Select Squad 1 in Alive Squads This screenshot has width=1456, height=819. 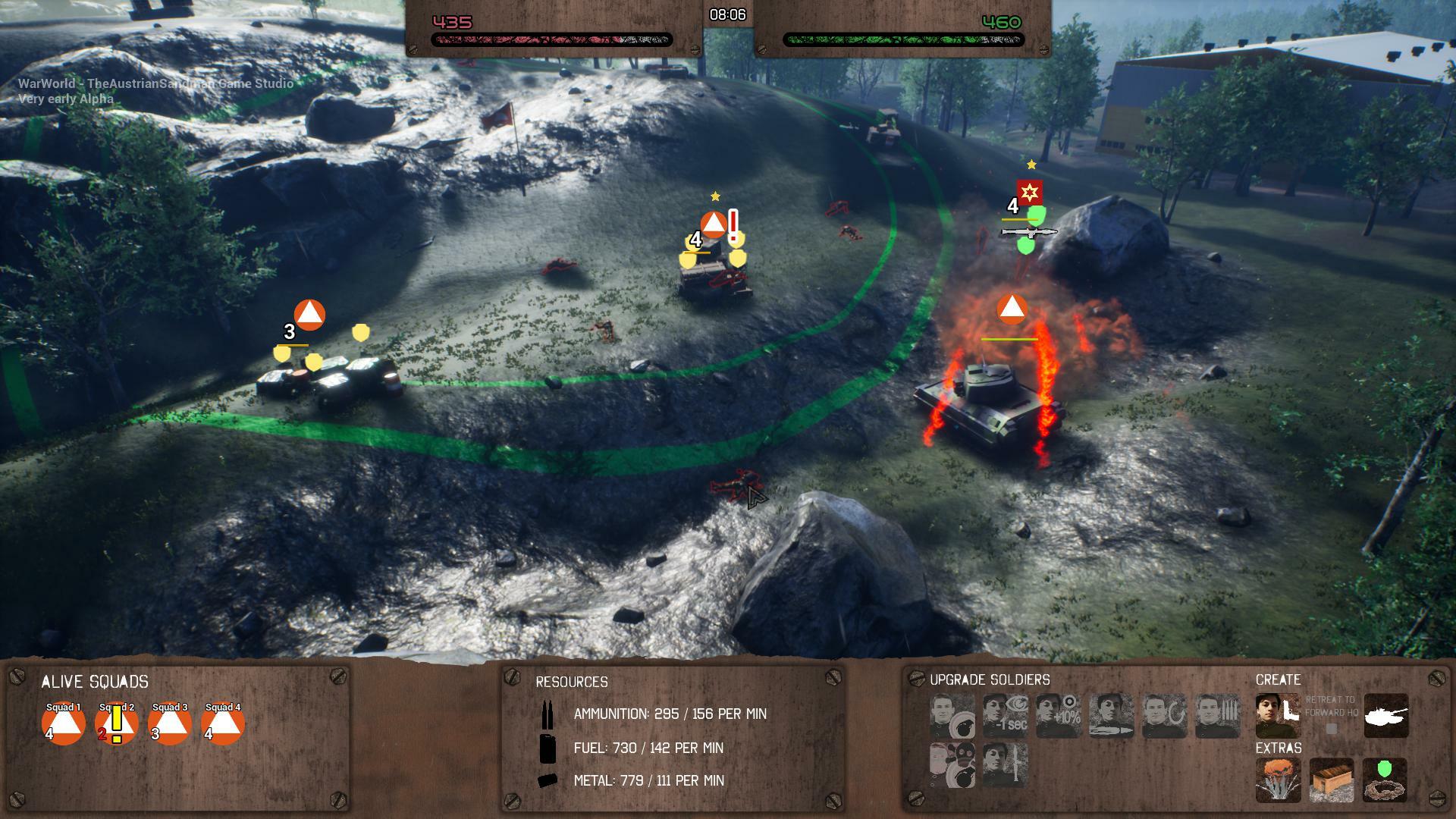pos(62,724)
